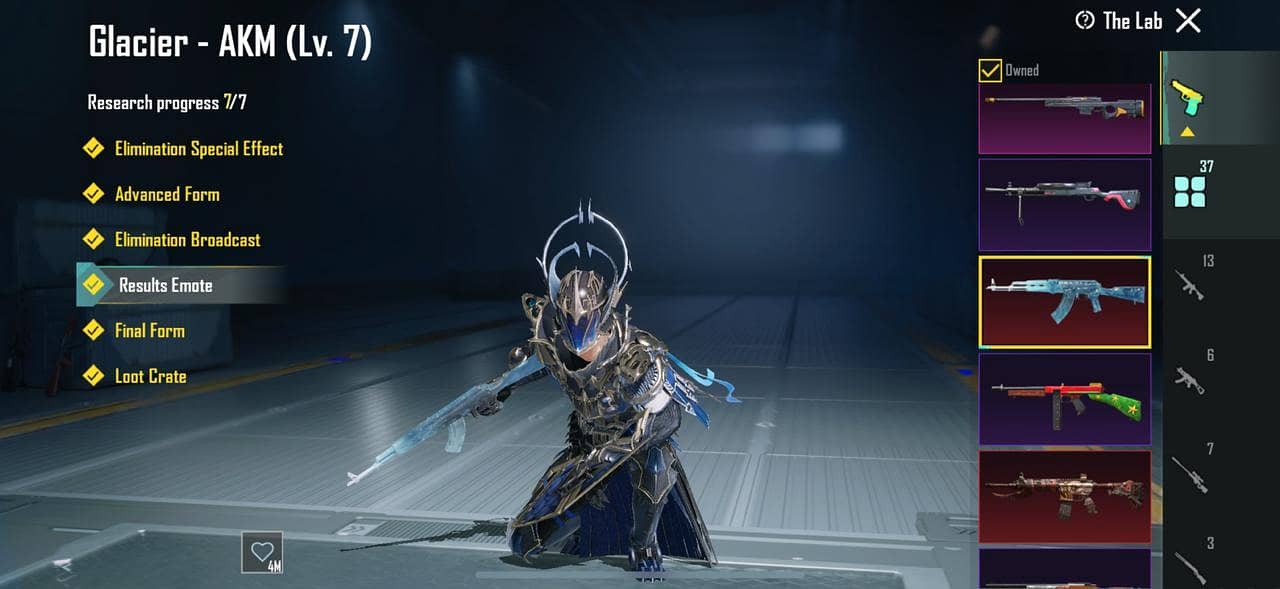
Task: Open the weapon tab showing 6
Action: click(x=1190, y=376)
